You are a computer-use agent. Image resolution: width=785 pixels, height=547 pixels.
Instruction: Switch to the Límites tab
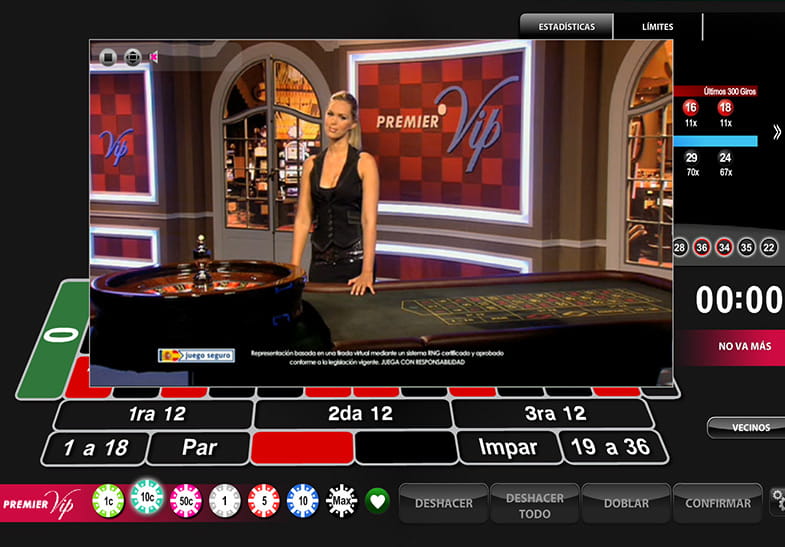click(x=657, y=26)
